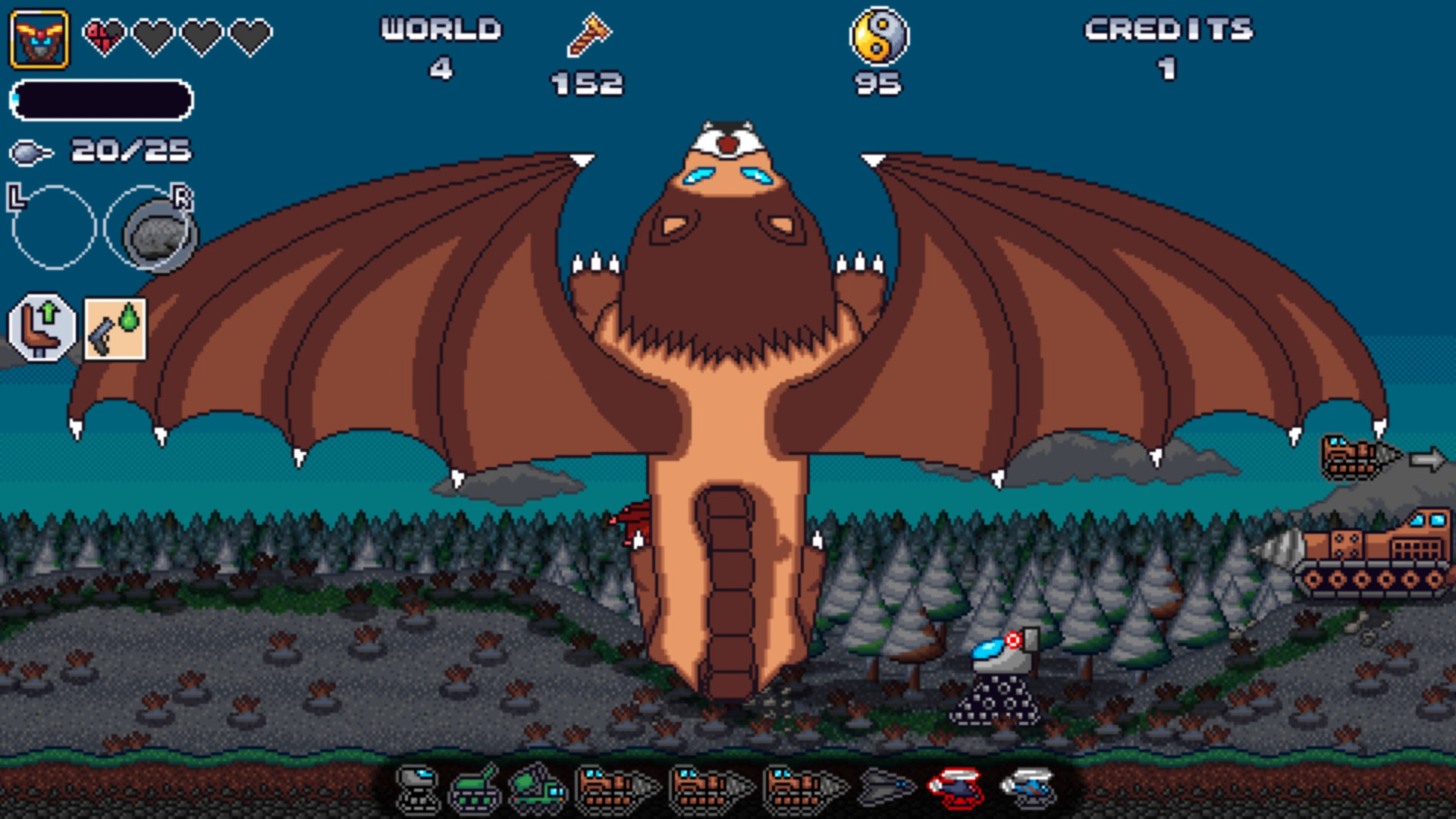Select the stealth jet in the vehicle bar
Viewport: 1456px width, 819px height.
887,789
